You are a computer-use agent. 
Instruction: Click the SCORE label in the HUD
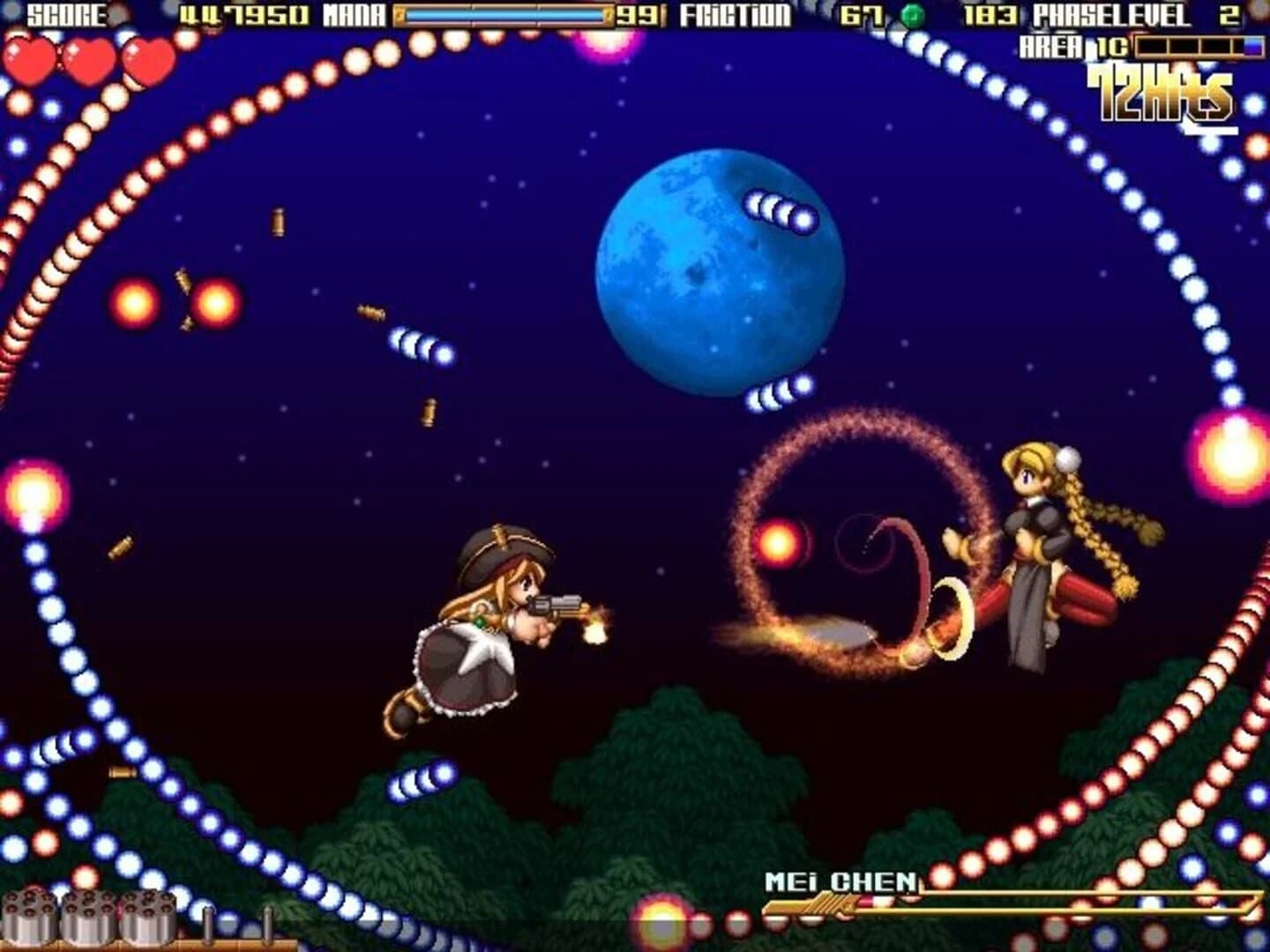66,13
